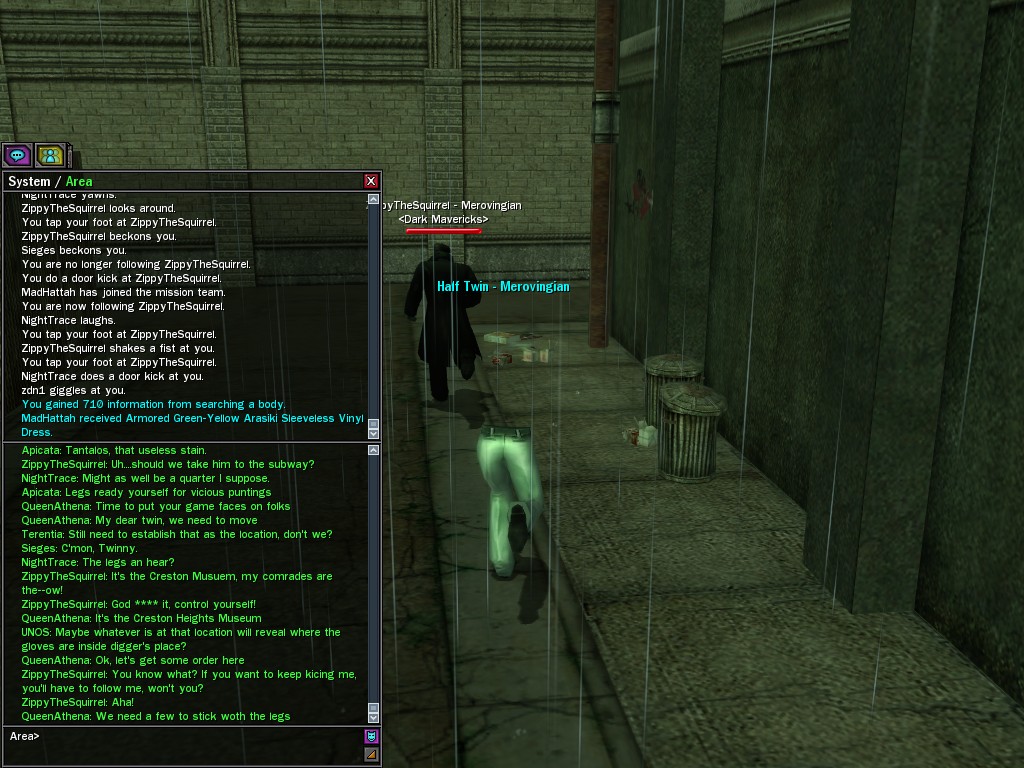
Task: Click the System pane scroll-up arrow
Action: click(374, 199)
